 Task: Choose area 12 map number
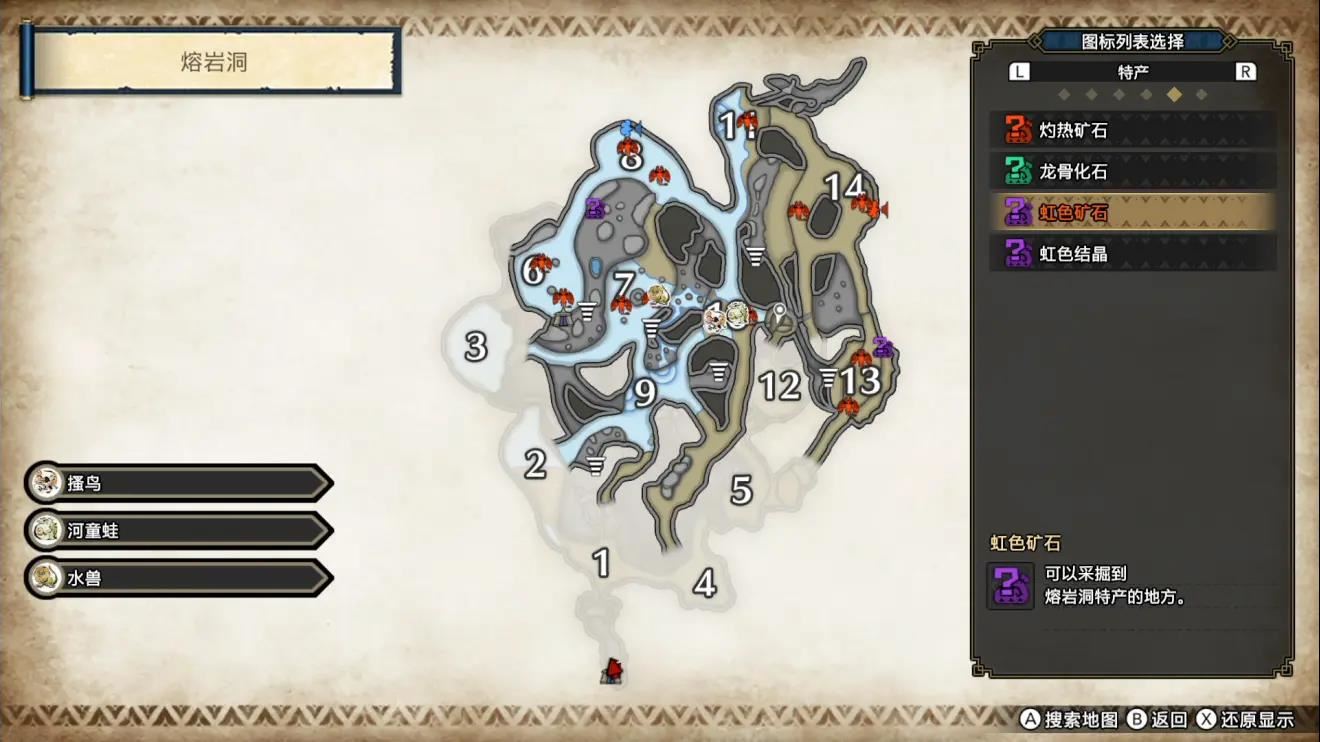coord(780,386)
